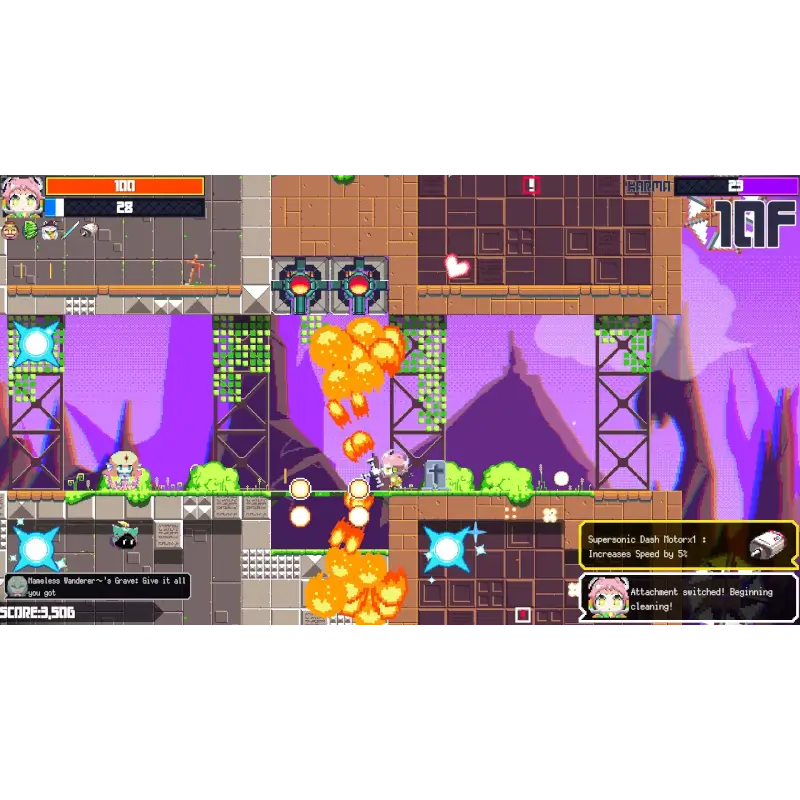Select the green spring item icon
This screenshot has width=800, height=800.
[x=29, y=231]
